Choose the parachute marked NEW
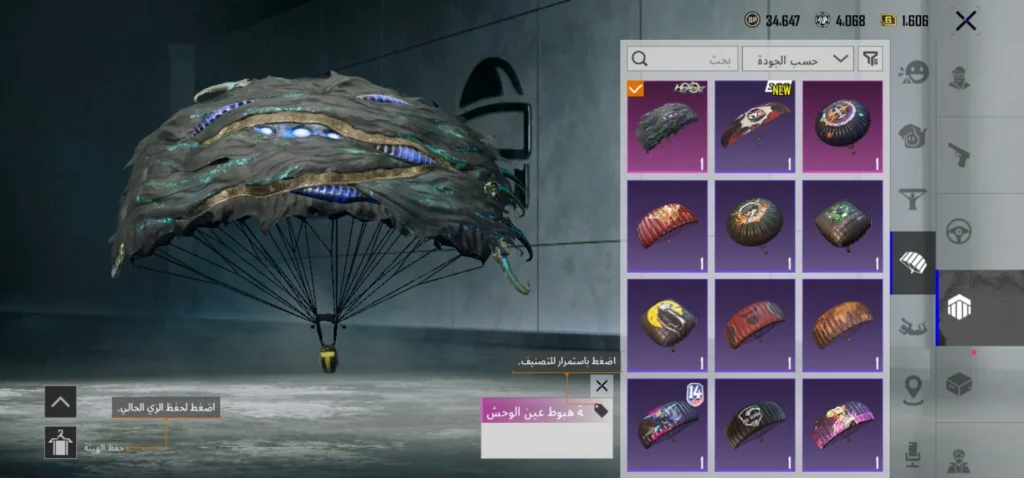Screen dimensions: 1024x478 [x=755, y=126]
